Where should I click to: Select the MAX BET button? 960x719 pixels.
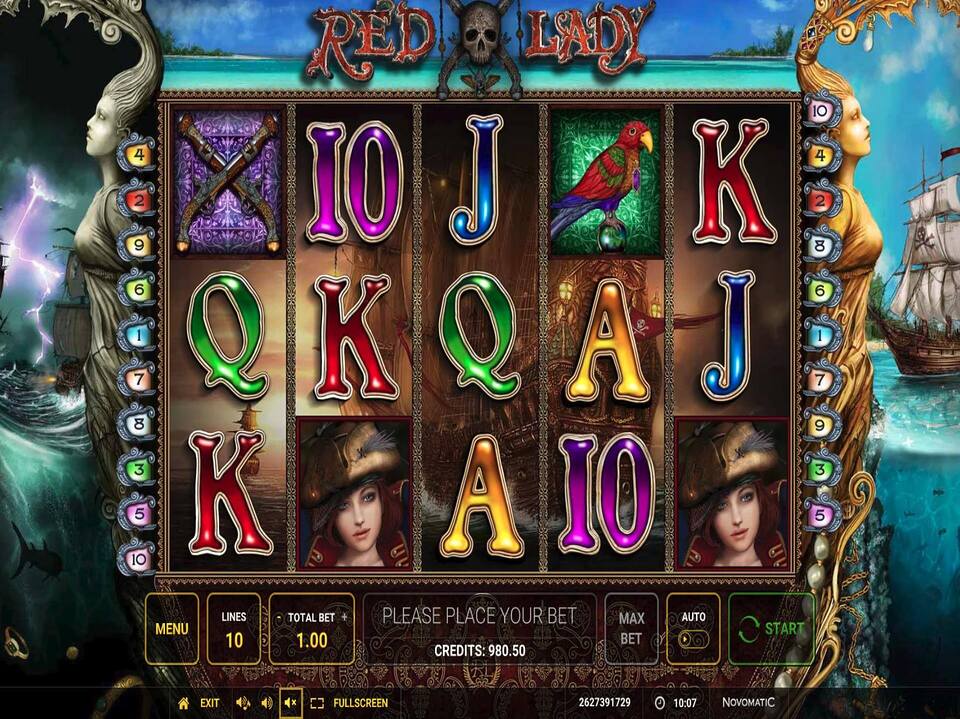[x=631, y=629]
